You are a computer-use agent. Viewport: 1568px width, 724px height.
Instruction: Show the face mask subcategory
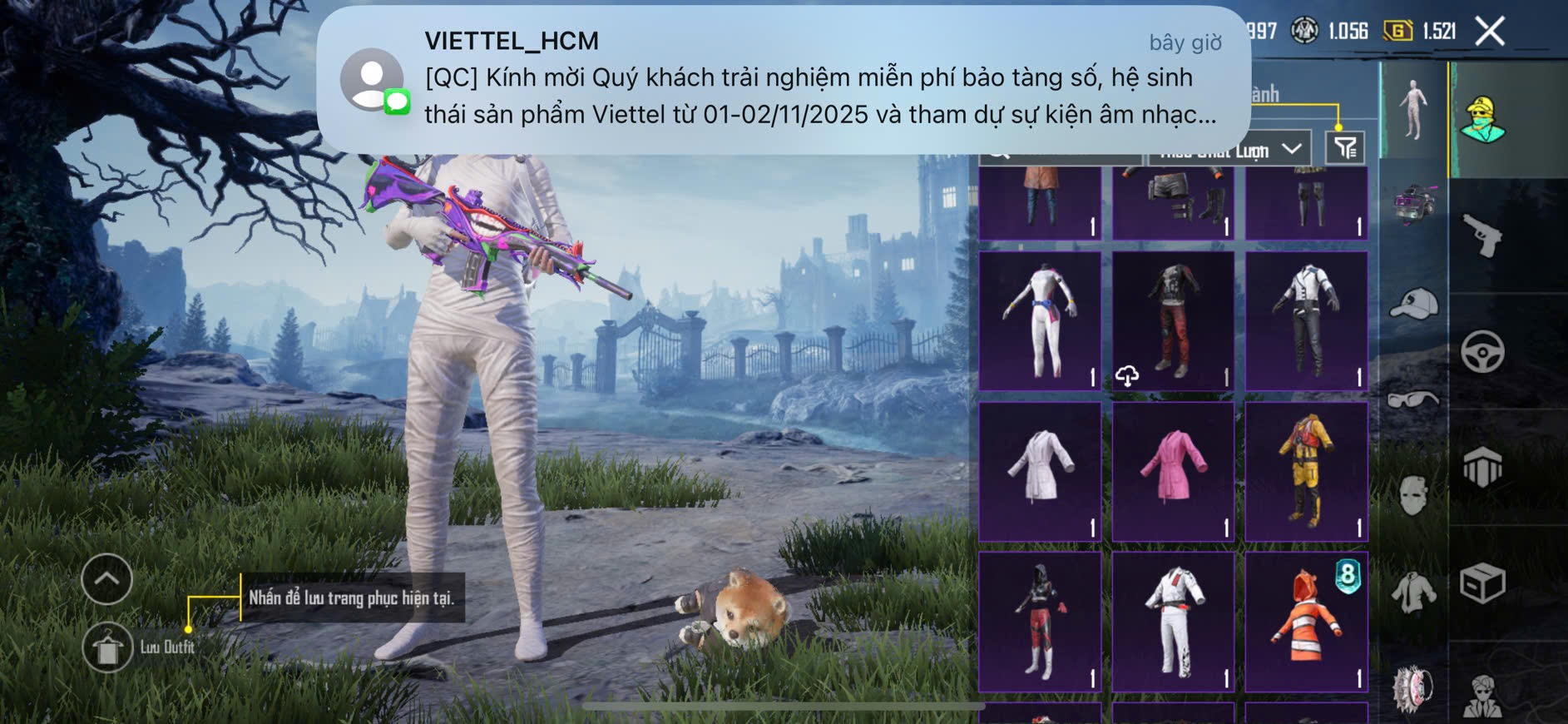click(x=1413, y=496)
